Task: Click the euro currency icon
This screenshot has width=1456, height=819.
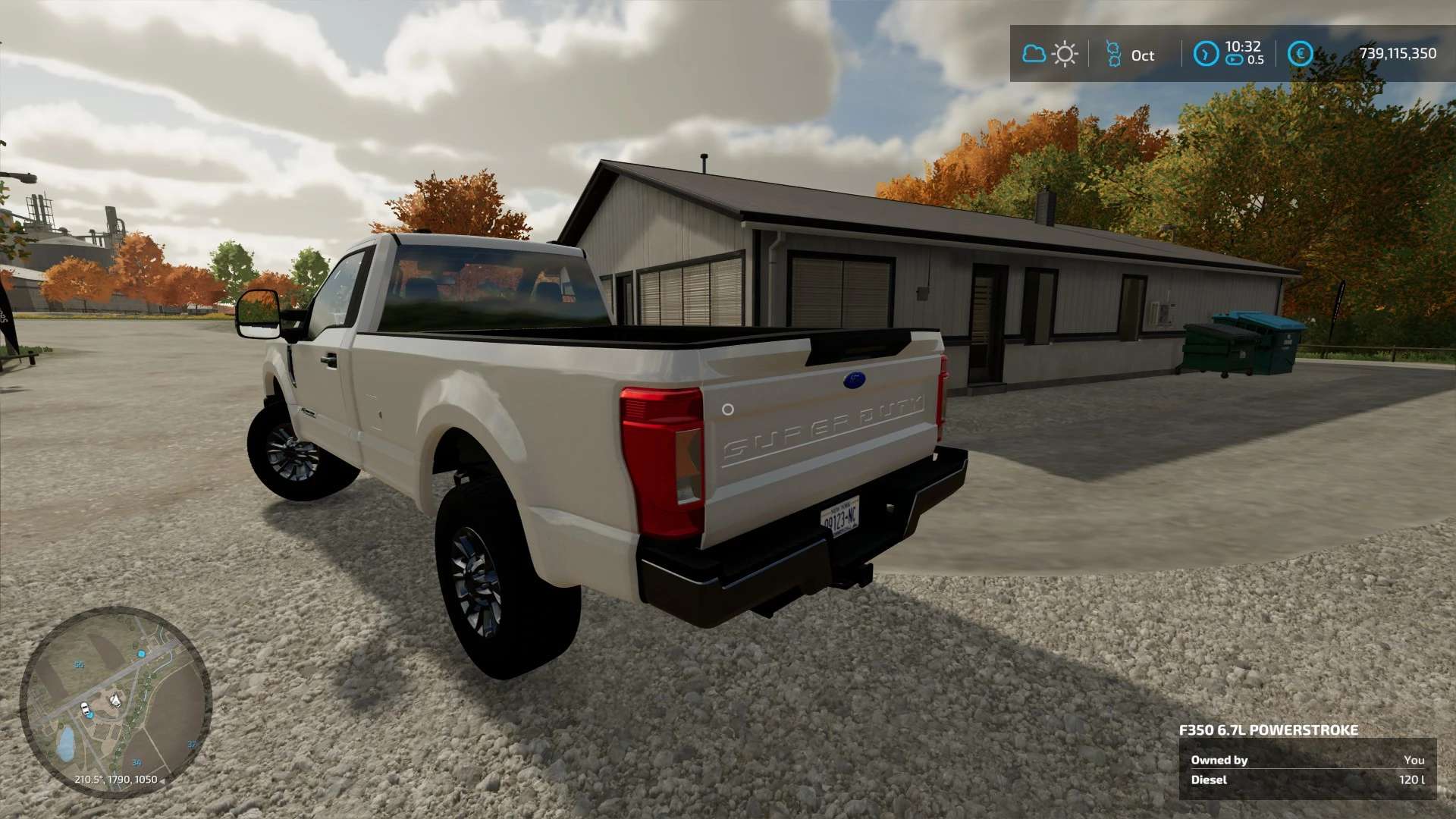Action: (x=1301, y=54)
